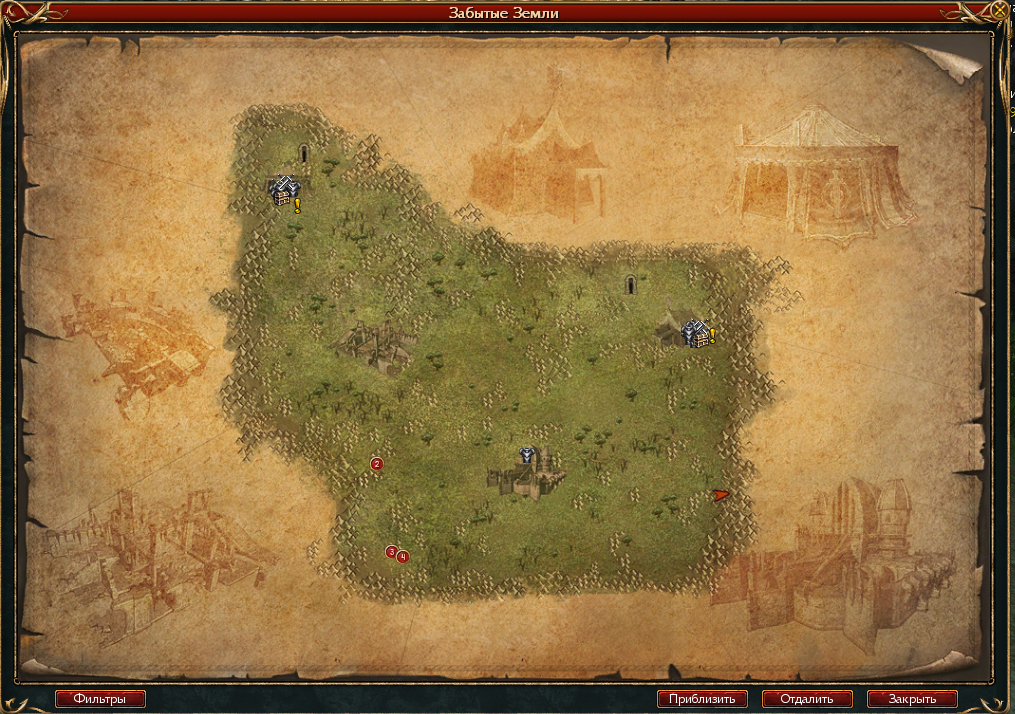1015x714 pixels.
Task: Click the red arrow player marker
Action: tap(722, 495)
